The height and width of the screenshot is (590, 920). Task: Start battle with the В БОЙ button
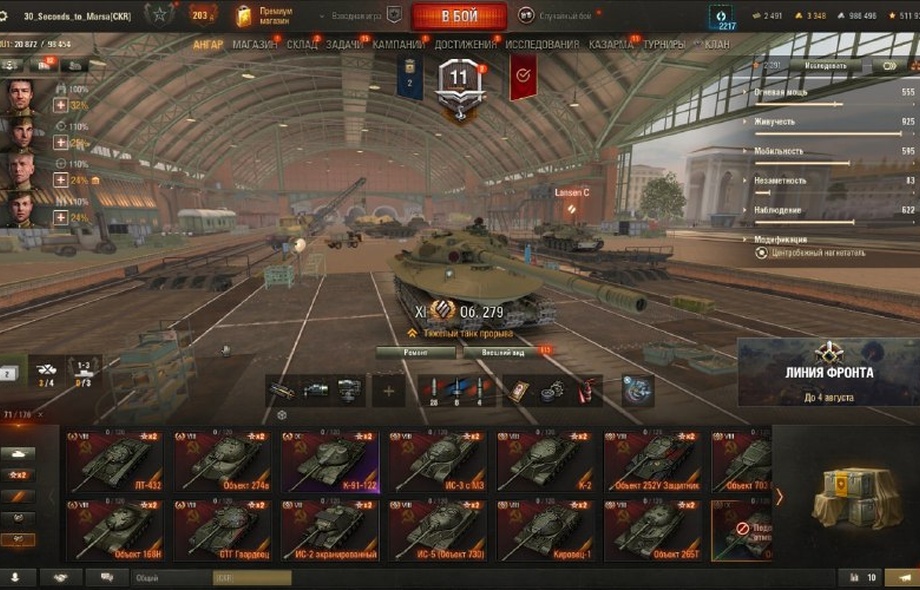click(x=459, y=16)
